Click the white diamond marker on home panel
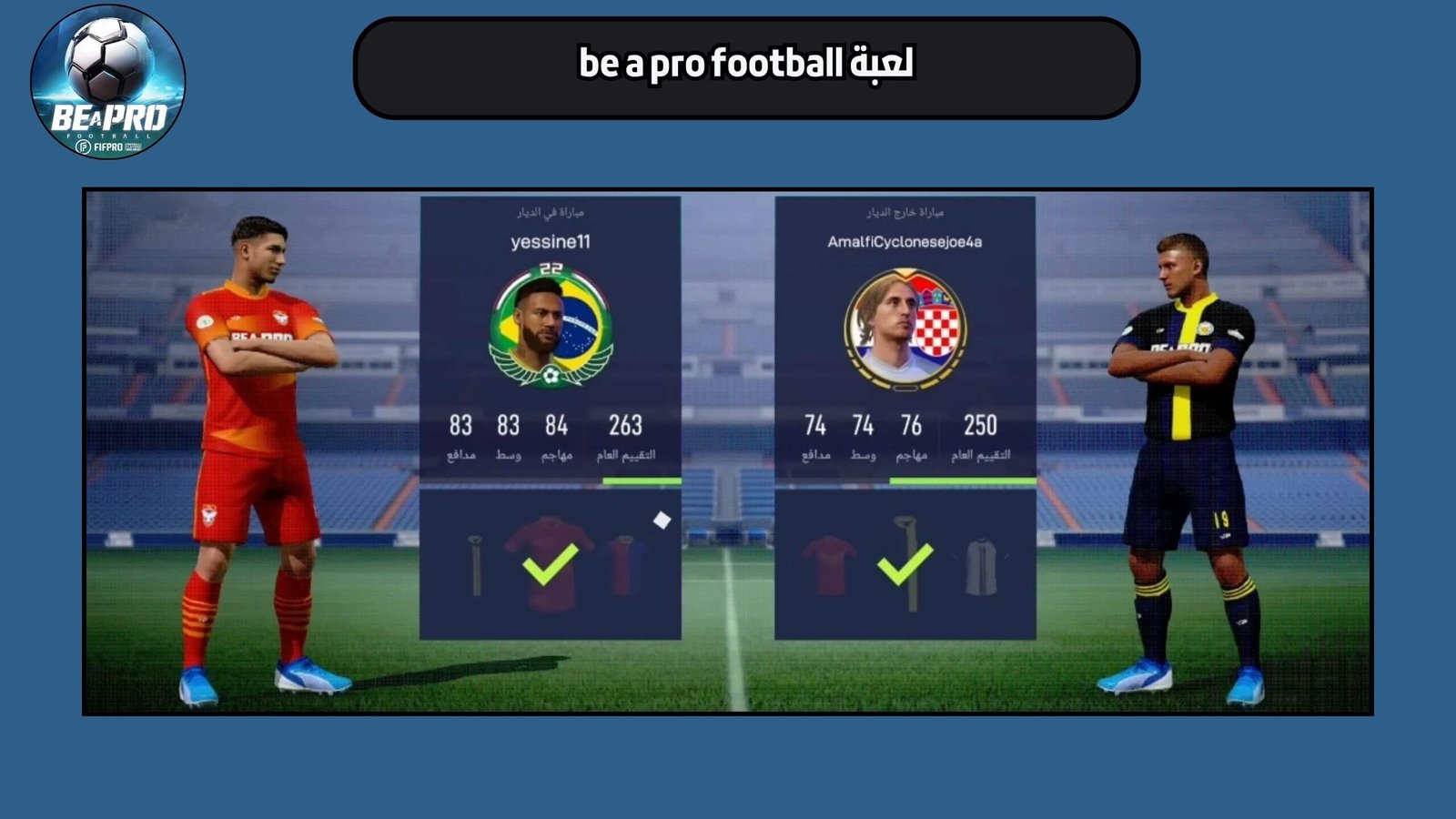The width and height of the screenshot is (1456, 819). coord(661,519)
